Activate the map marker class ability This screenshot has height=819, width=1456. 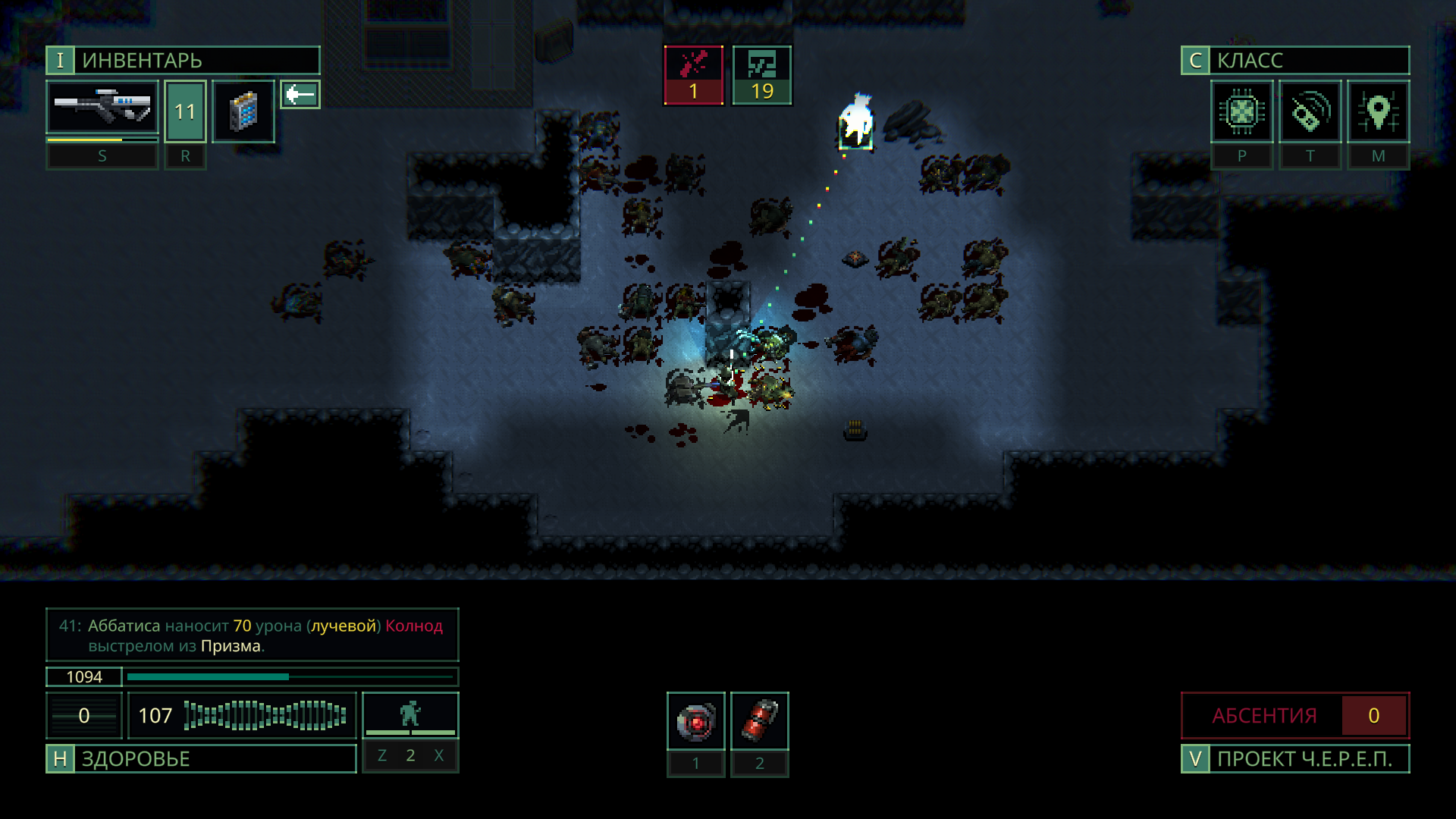tap(1378, 112)
